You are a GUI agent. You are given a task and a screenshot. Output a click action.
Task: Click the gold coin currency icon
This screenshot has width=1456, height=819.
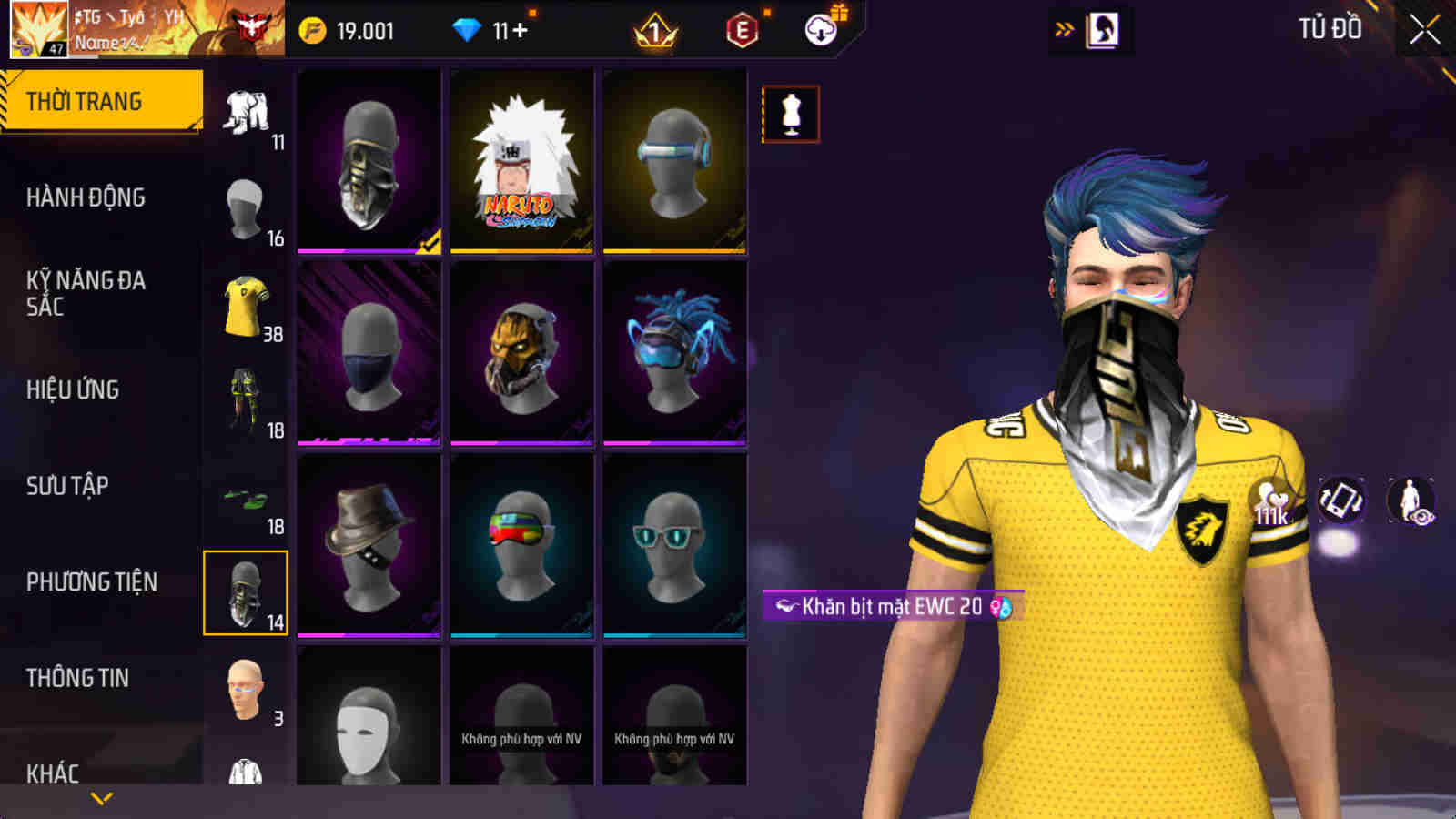[x=311, y=28]
